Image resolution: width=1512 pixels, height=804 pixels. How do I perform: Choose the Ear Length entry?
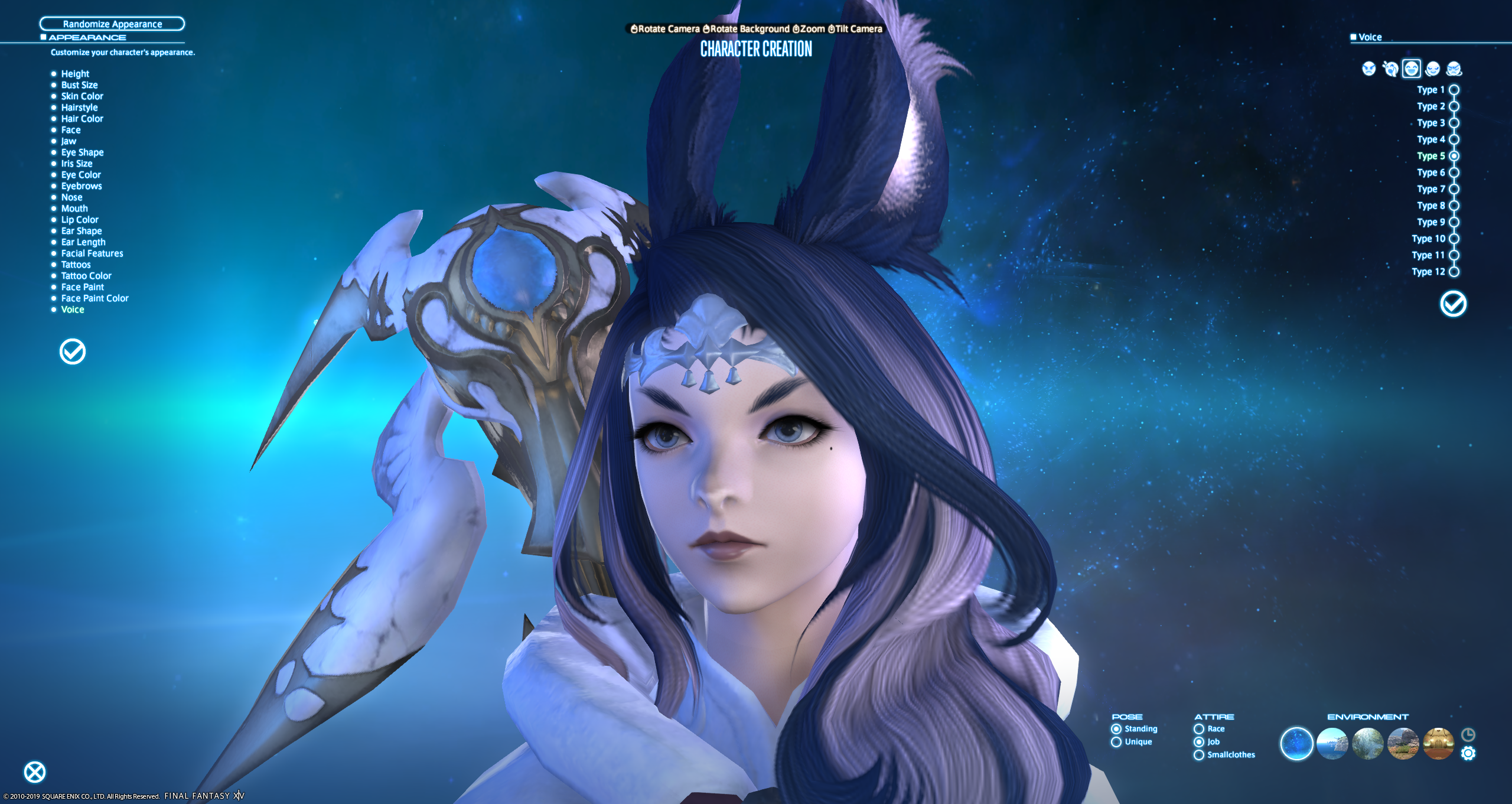coord(83,242)
